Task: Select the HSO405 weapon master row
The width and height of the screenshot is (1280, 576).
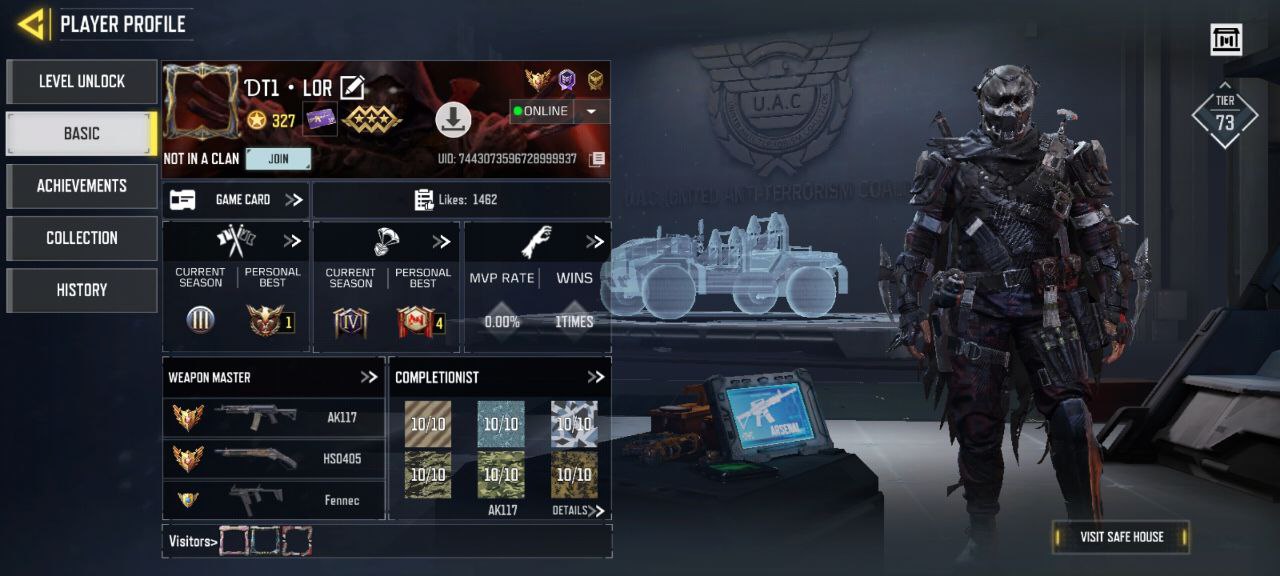Action: click(273, 459)
